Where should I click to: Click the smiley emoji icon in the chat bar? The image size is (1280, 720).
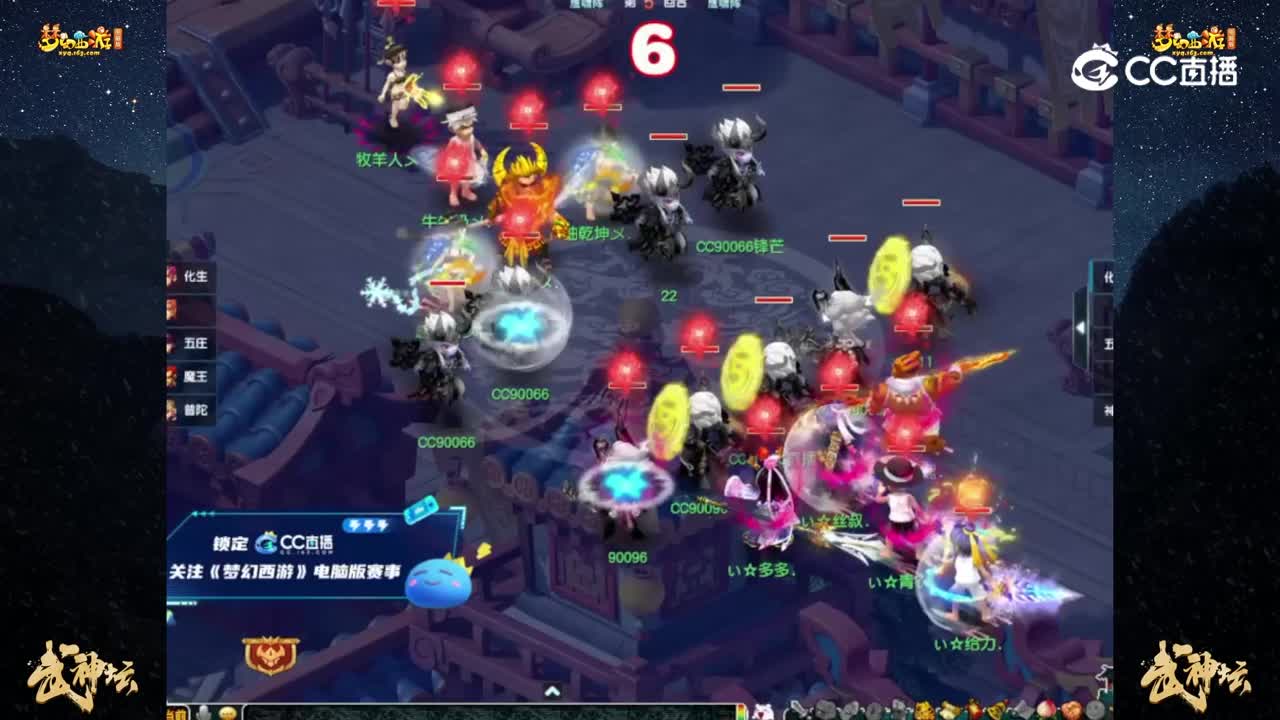228,713
